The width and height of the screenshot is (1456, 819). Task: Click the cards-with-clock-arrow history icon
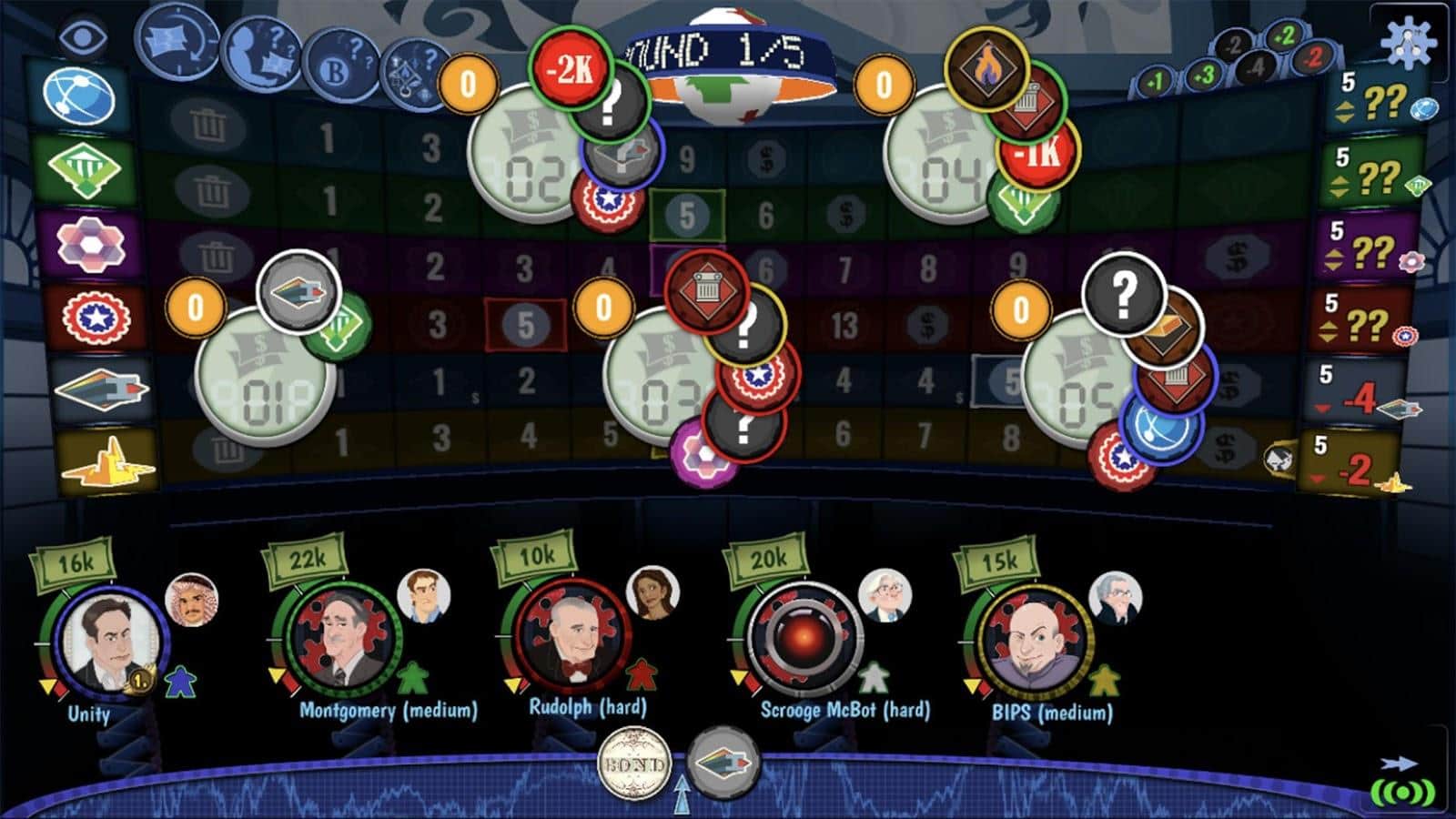[x=177, y=42]
